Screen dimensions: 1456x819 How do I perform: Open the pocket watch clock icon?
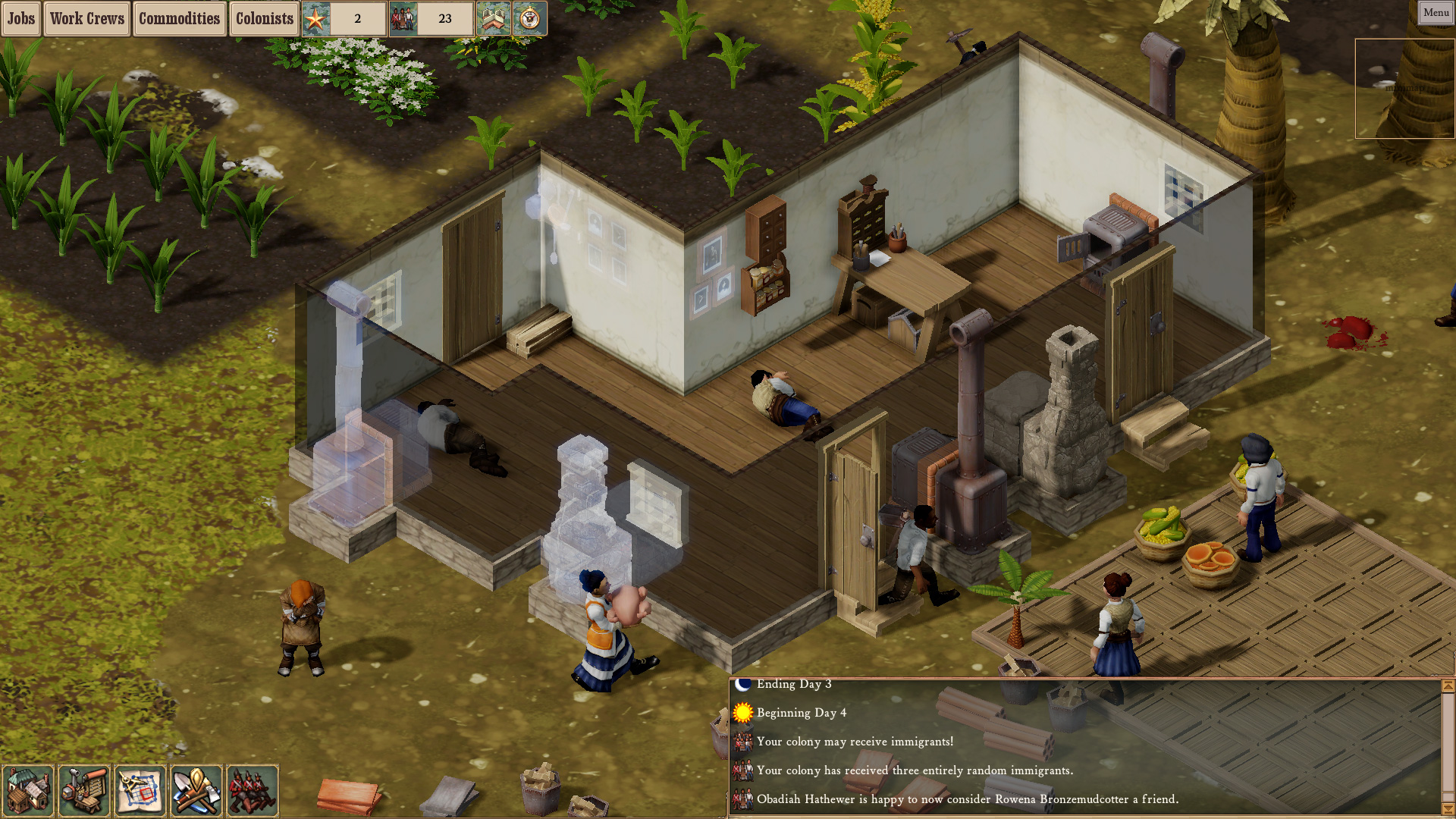[531, 18]
